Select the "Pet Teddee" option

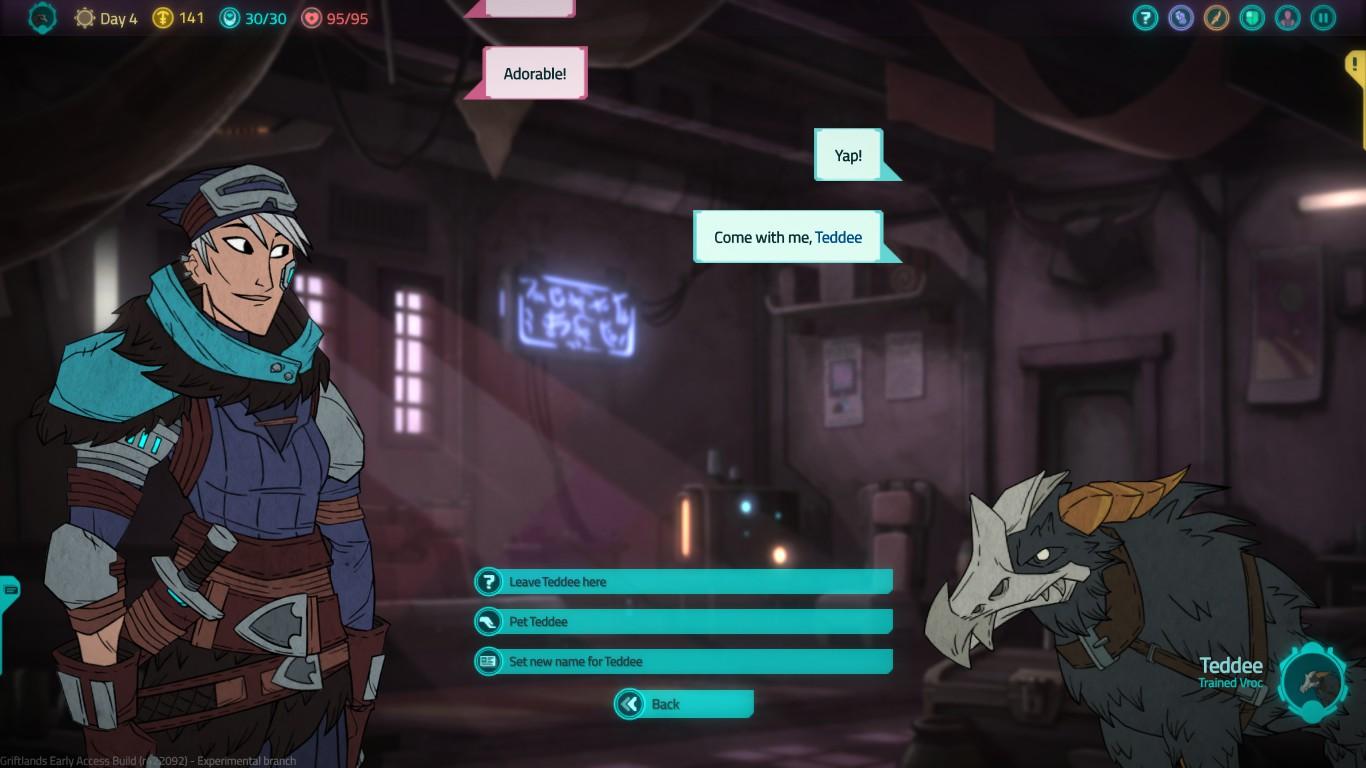pyautogui.click(x=683, y=622)
